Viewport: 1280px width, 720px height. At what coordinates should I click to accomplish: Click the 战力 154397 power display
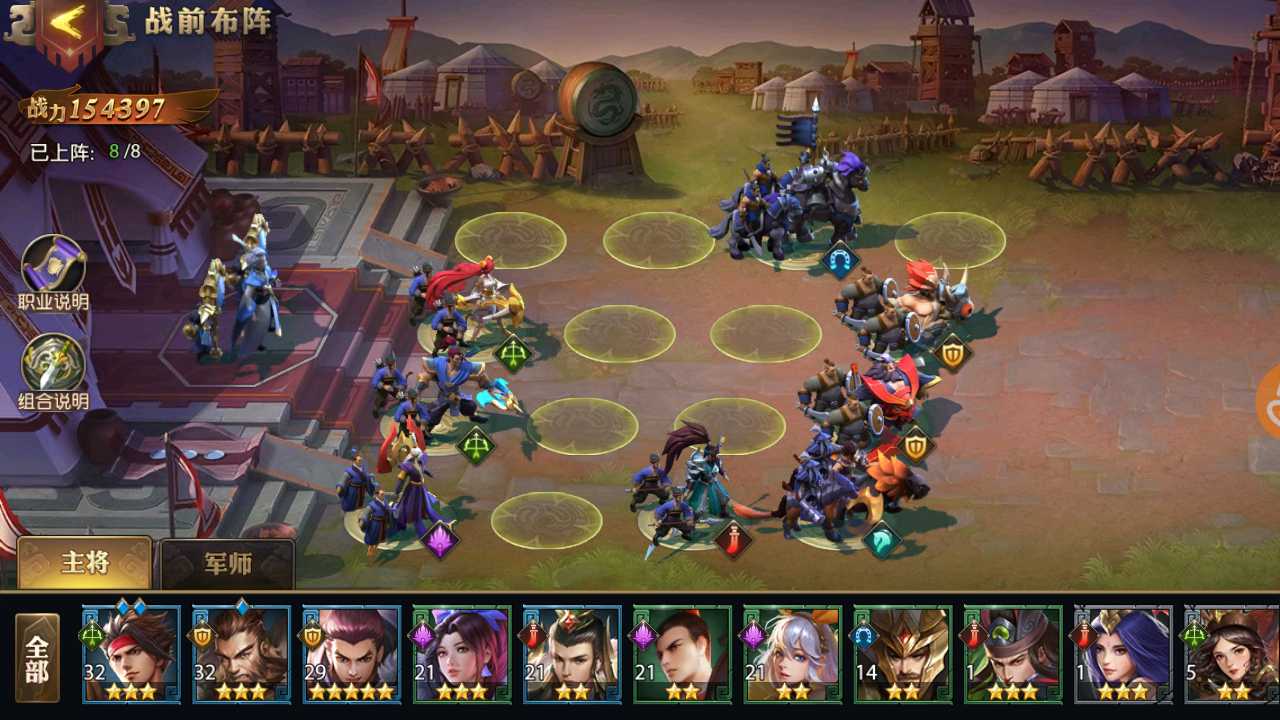(x=95, y=106)
